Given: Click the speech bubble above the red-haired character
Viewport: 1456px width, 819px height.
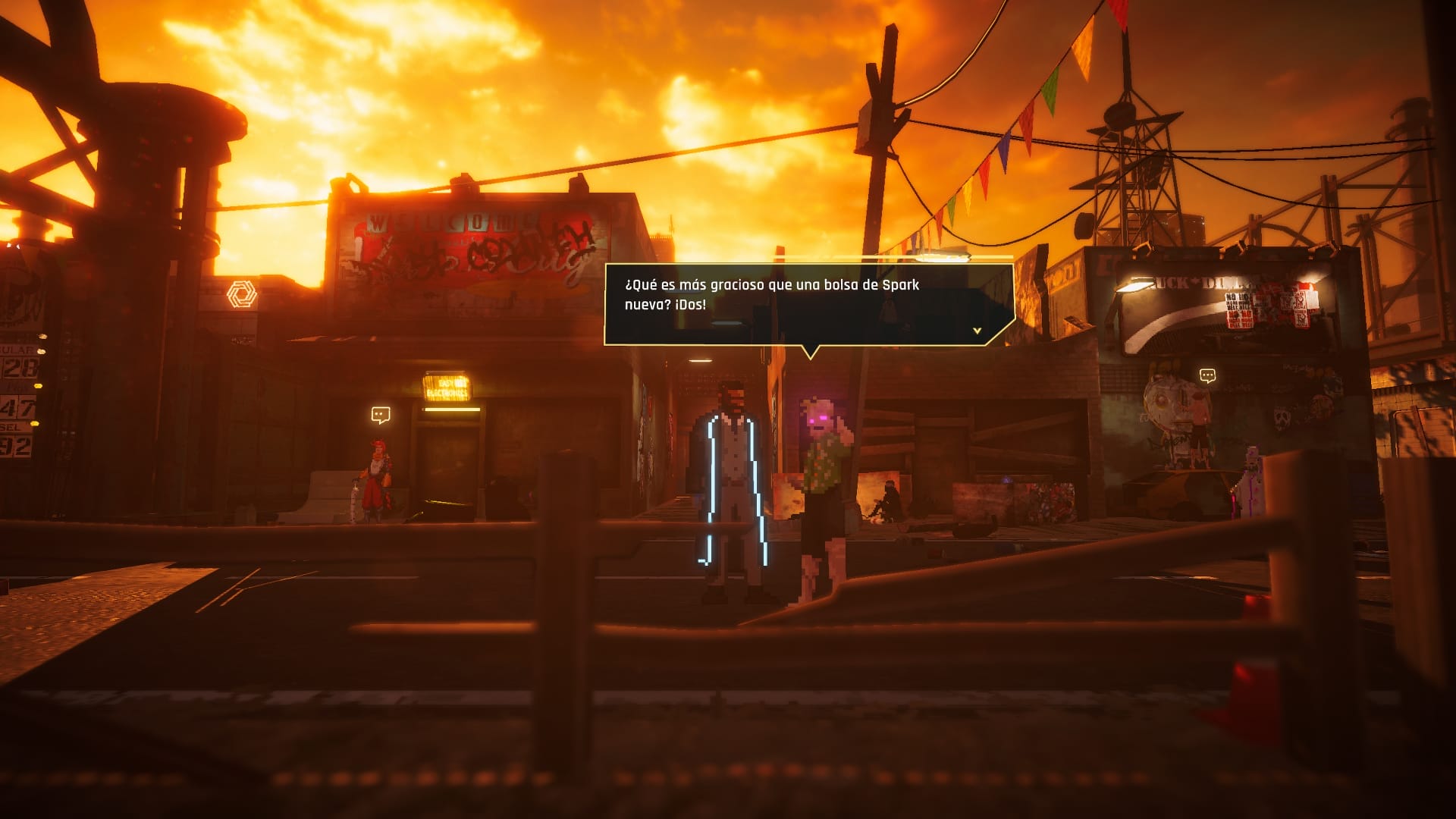Looking at the screenshot, I should click(380, 415).
